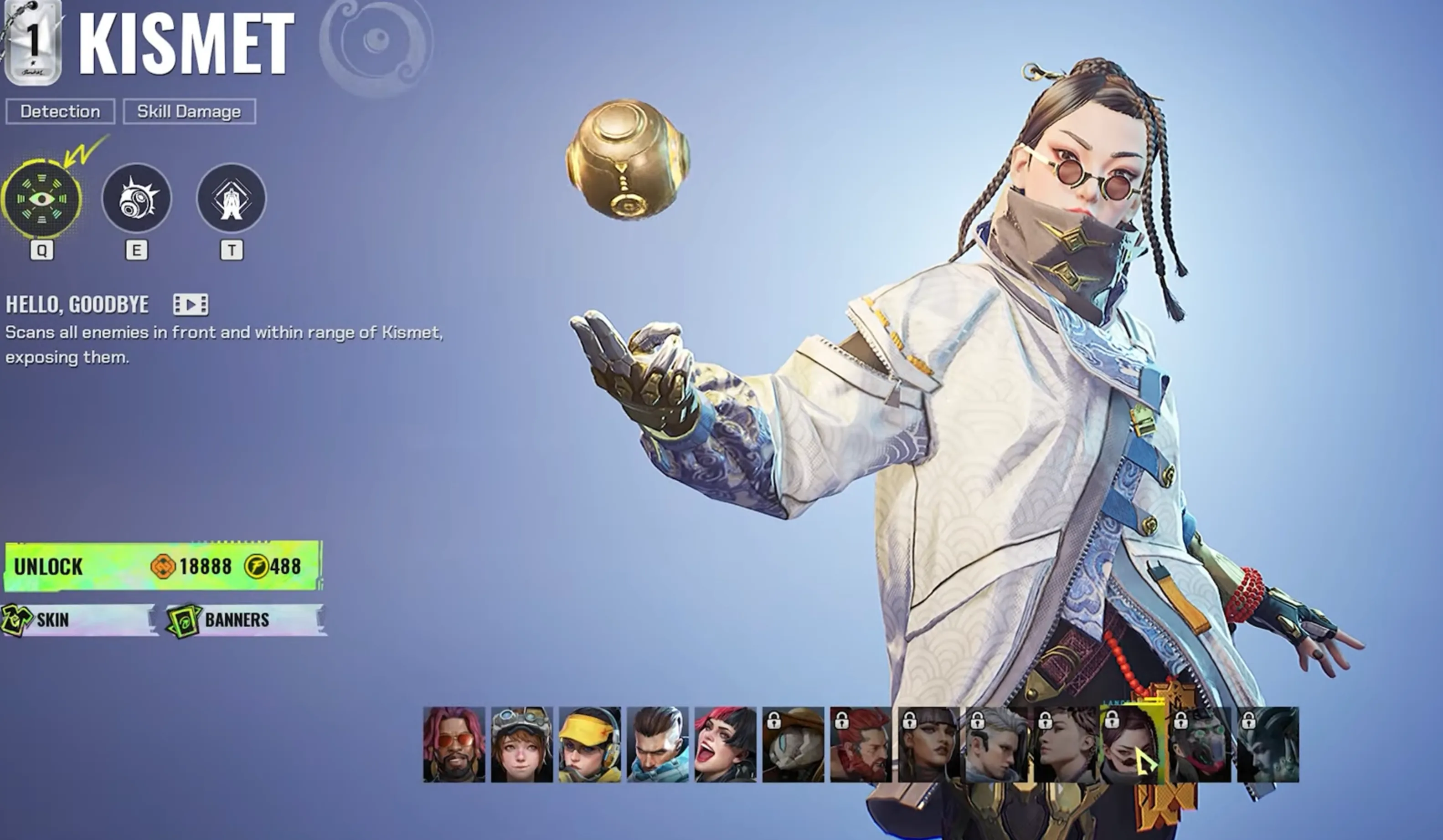Click the level 1 dog tag badge
The width and height of the screenshot is (1443, 840).
33,43
